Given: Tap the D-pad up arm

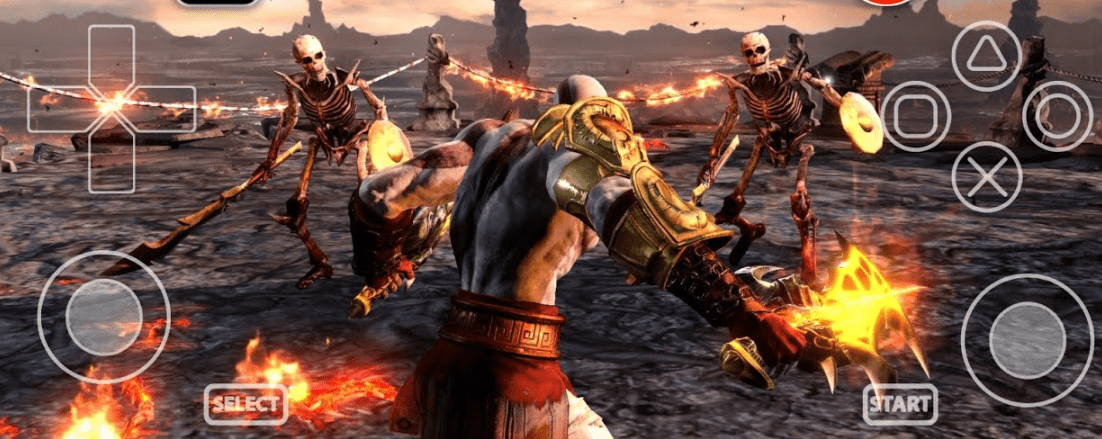Looking at the screenshot, I should click(x=111, y=56).
